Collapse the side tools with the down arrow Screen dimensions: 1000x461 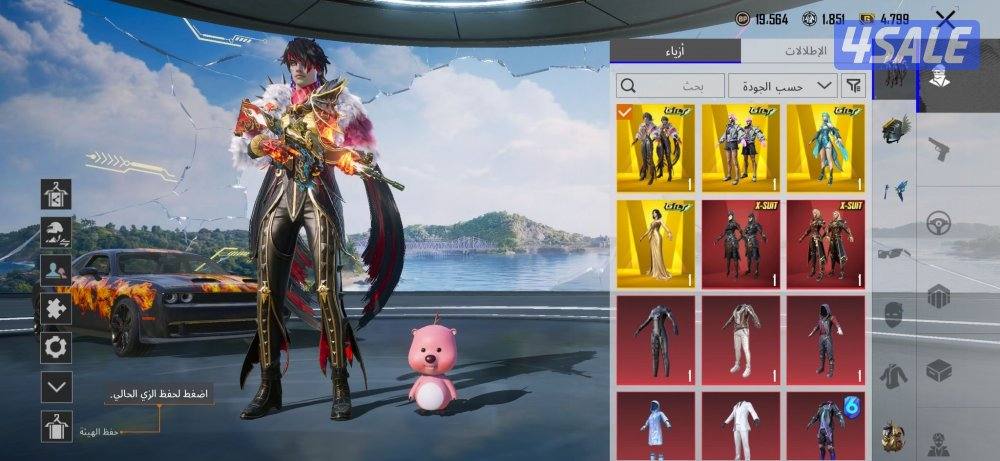point(57,386)
